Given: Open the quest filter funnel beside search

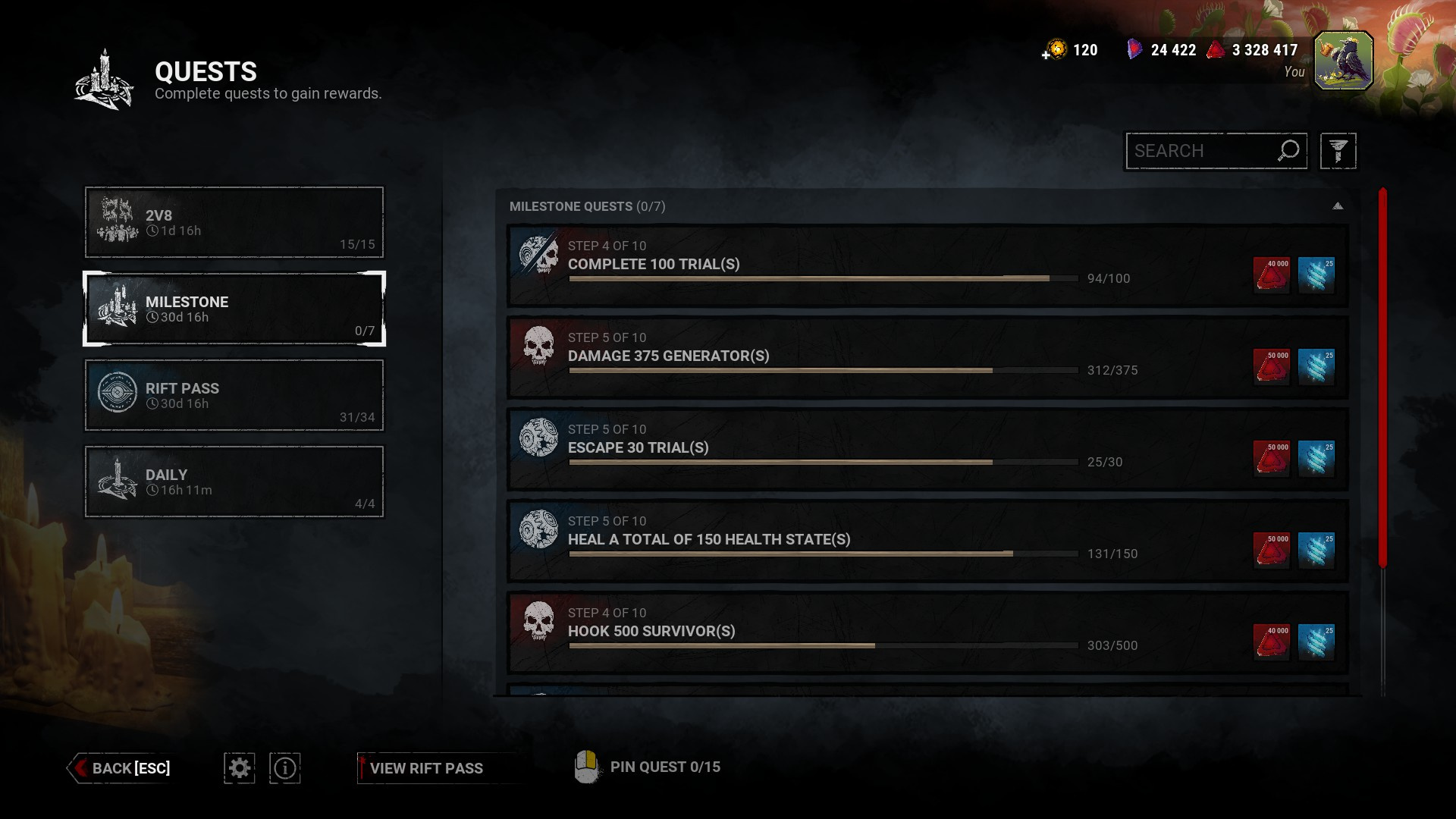Looking at the screenshot, I should click(1338, 150).
